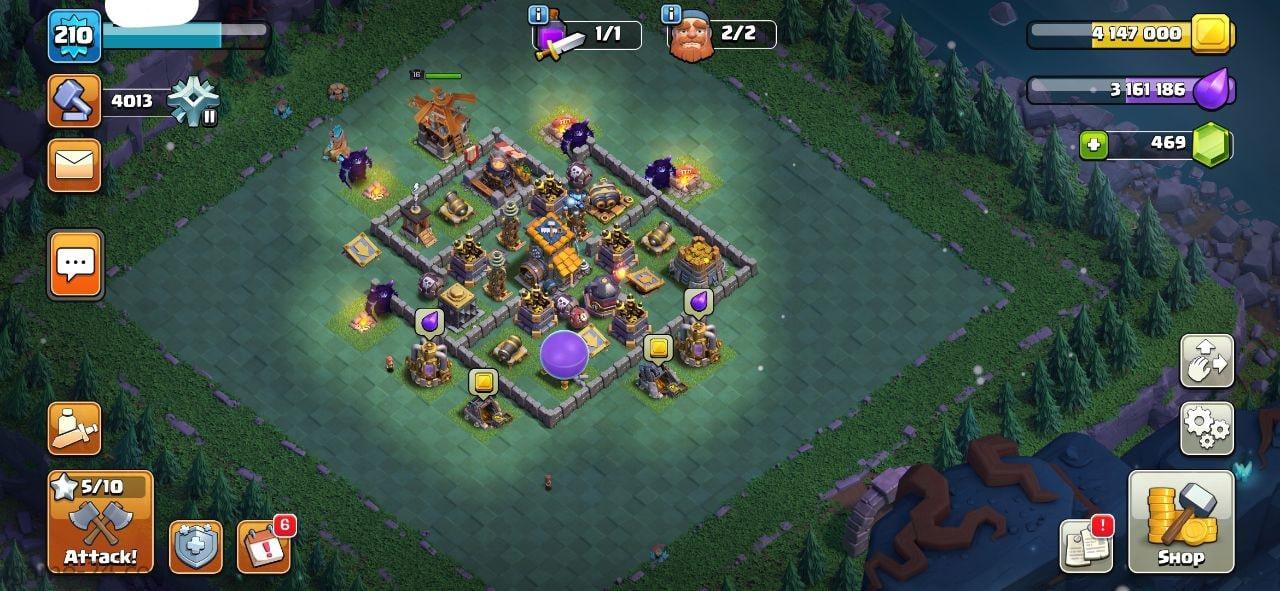The image size is (1280, 591).
Task: Open the shield with plus button
Action: pyautogui.click(x=195, y=547)
